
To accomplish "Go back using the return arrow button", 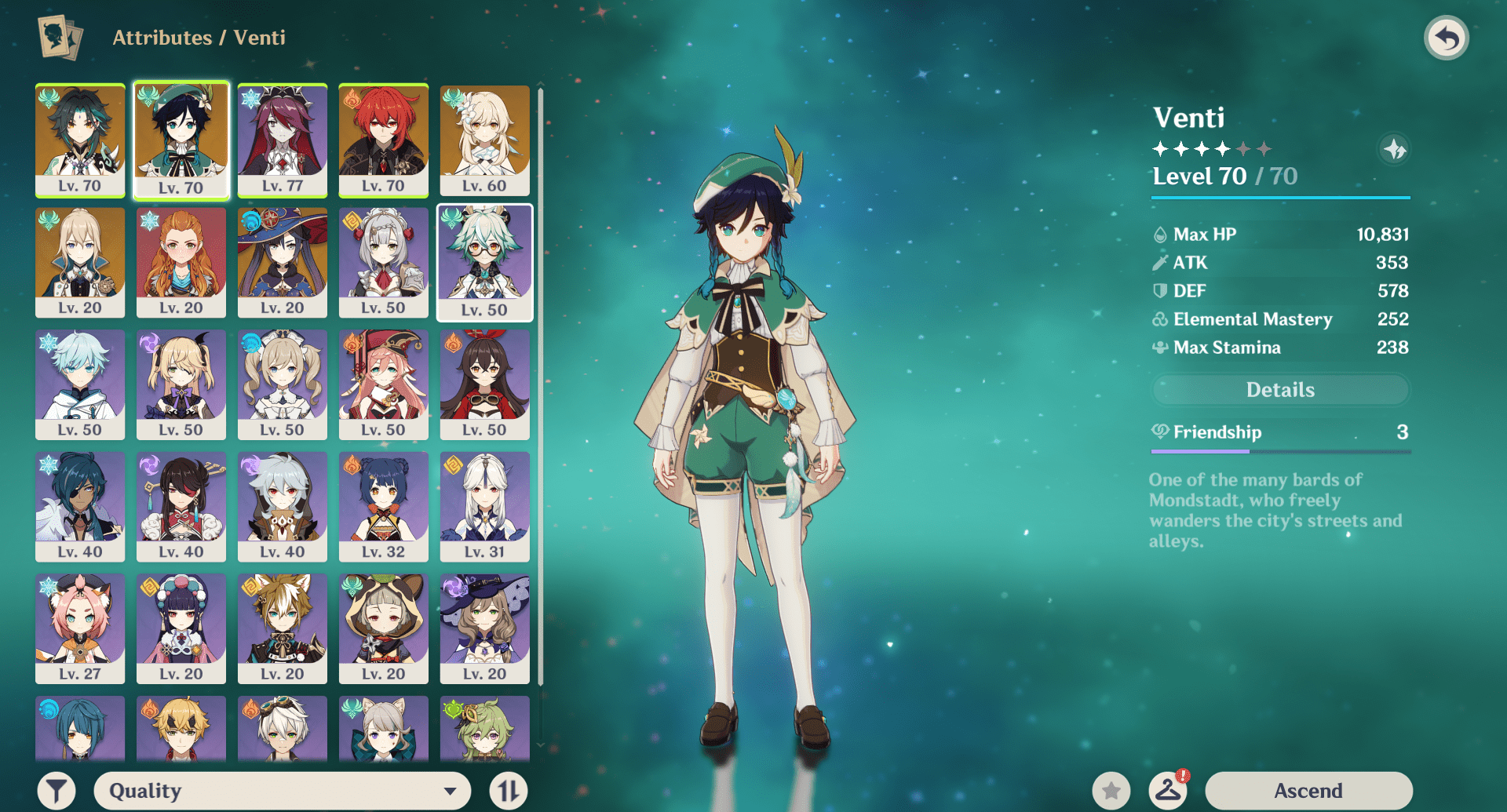I will click(1446, 38).
